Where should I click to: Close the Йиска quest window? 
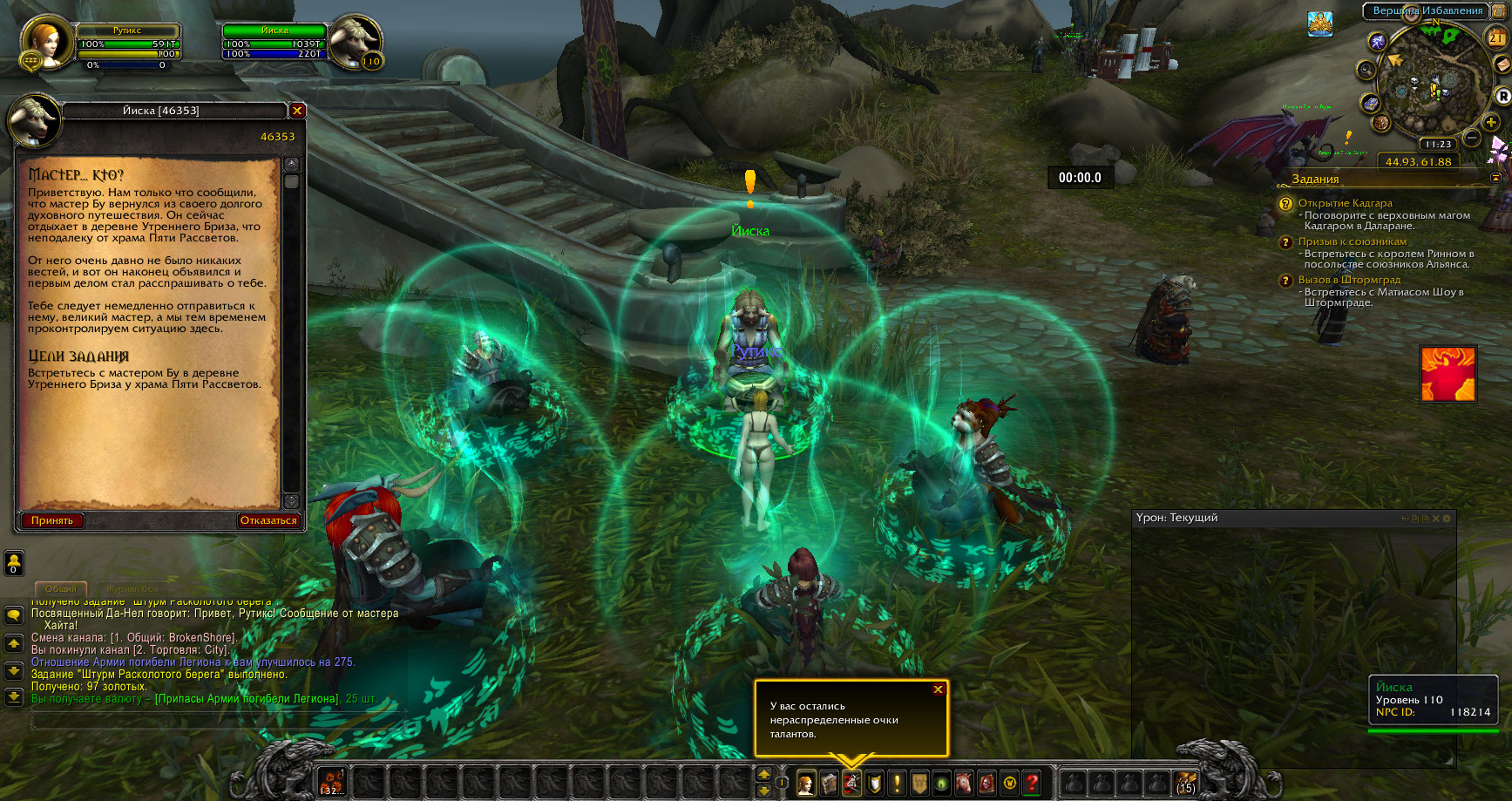[x=297, y=111]
